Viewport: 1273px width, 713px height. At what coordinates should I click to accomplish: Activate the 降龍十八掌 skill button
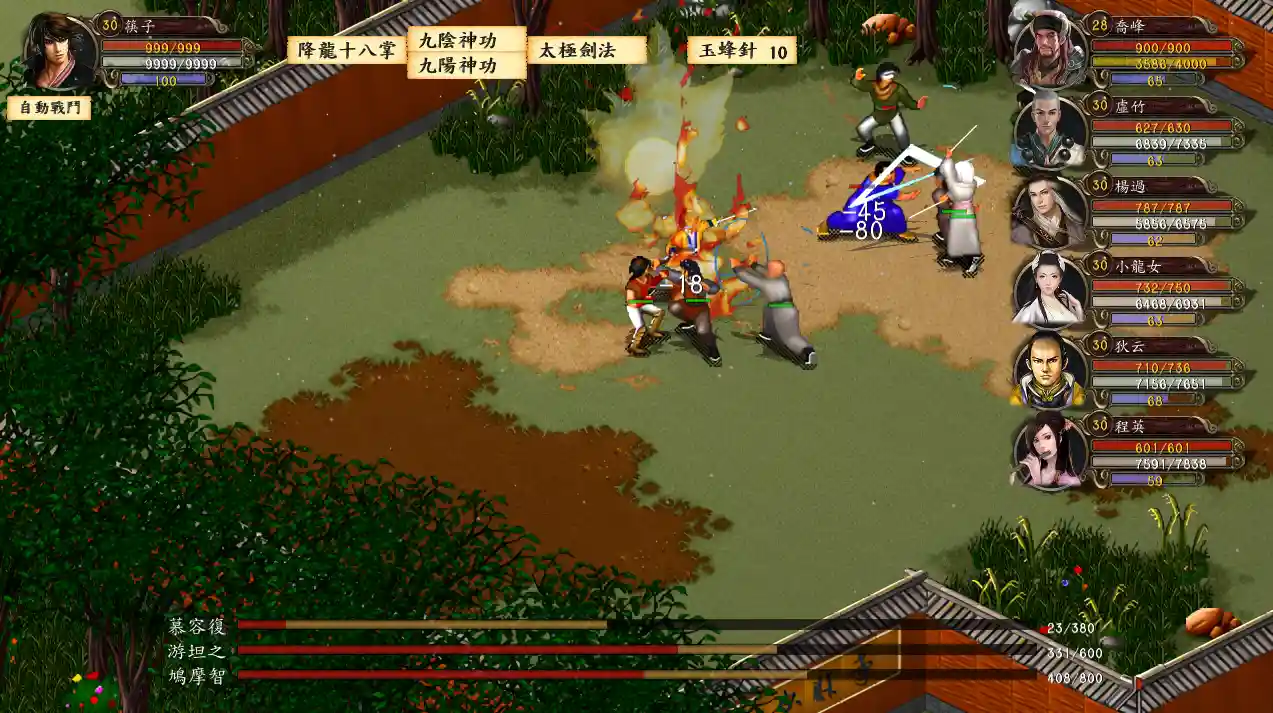(x=347, y=50)
